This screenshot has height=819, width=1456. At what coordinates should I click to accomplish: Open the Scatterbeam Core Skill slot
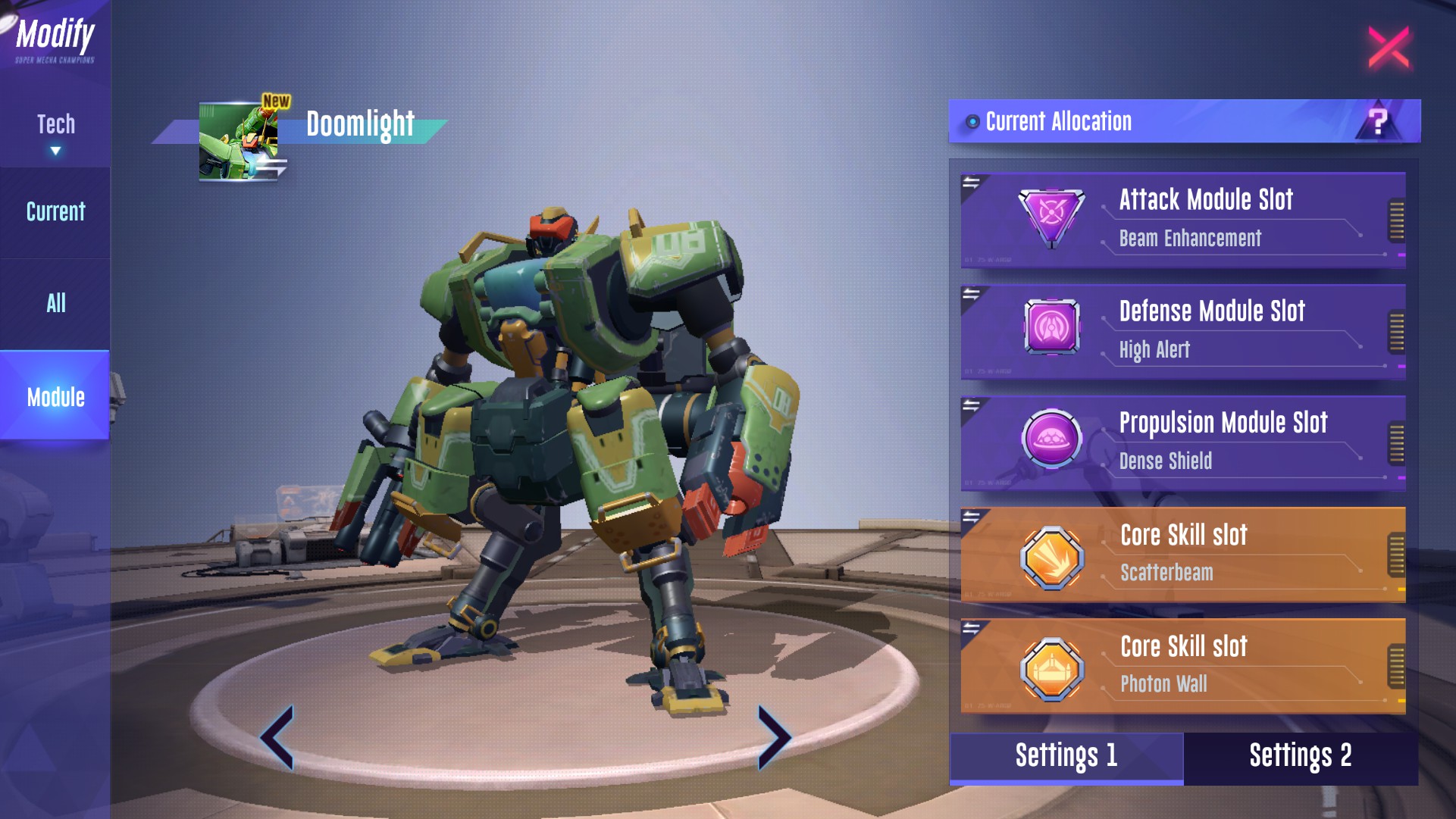[1182, 554]
